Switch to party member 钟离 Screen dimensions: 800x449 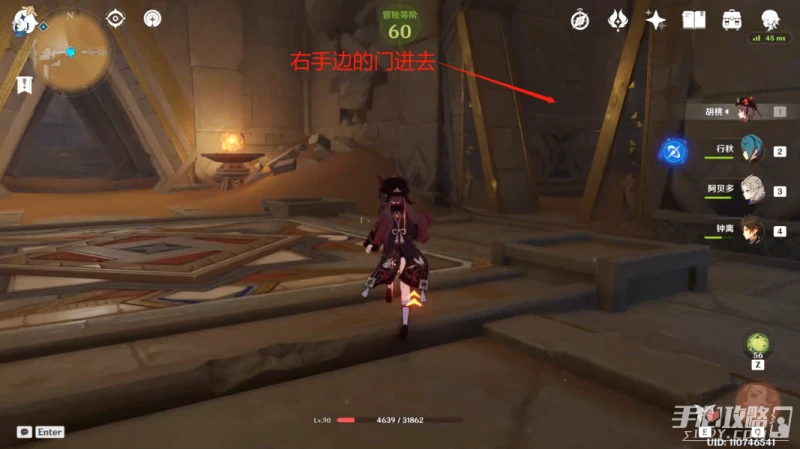pos(750,229)
